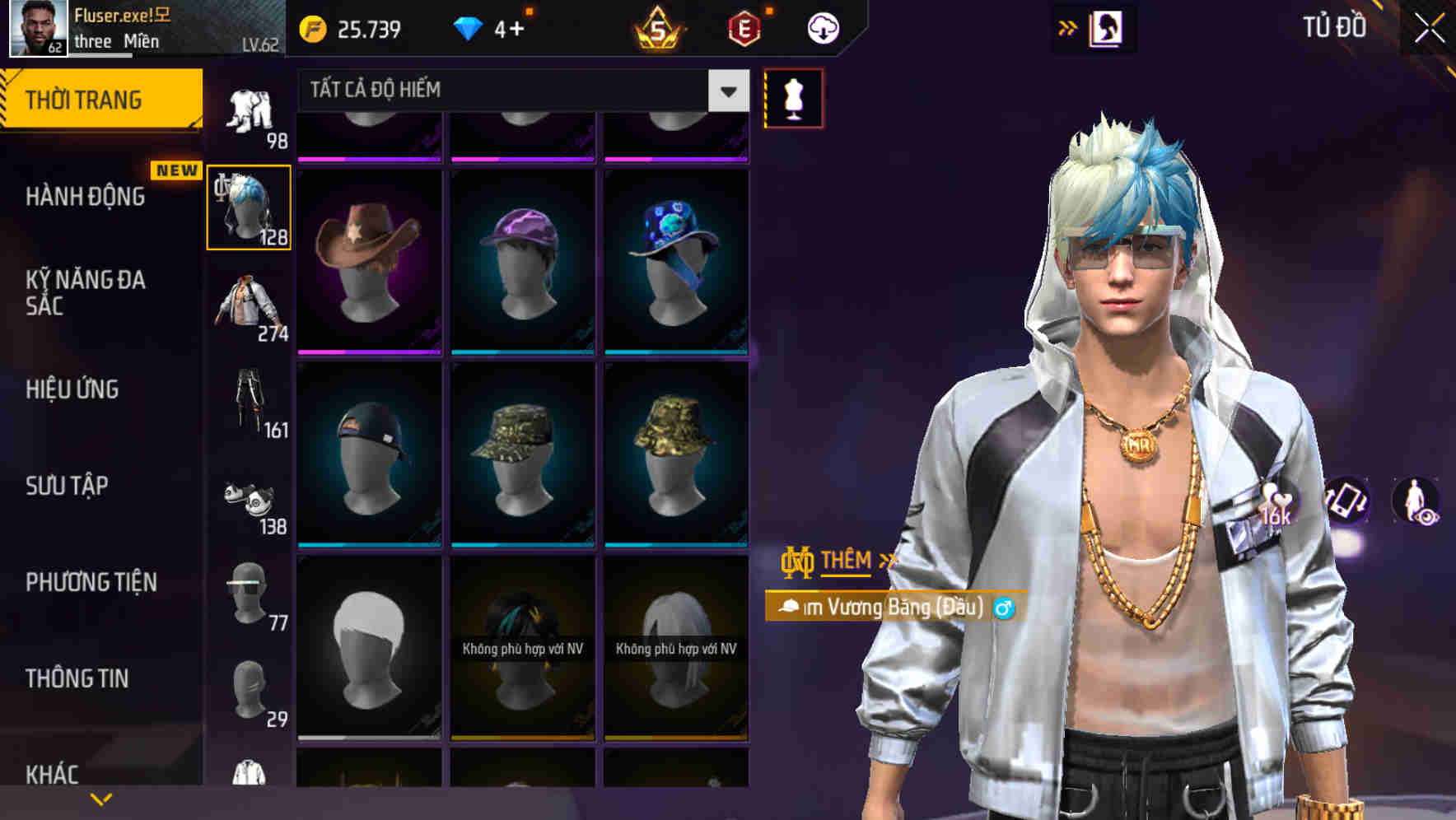This screenshot has width=1456, height=820.
Task: Select the jackets category icon showing 274
Action: coord(248,309)
